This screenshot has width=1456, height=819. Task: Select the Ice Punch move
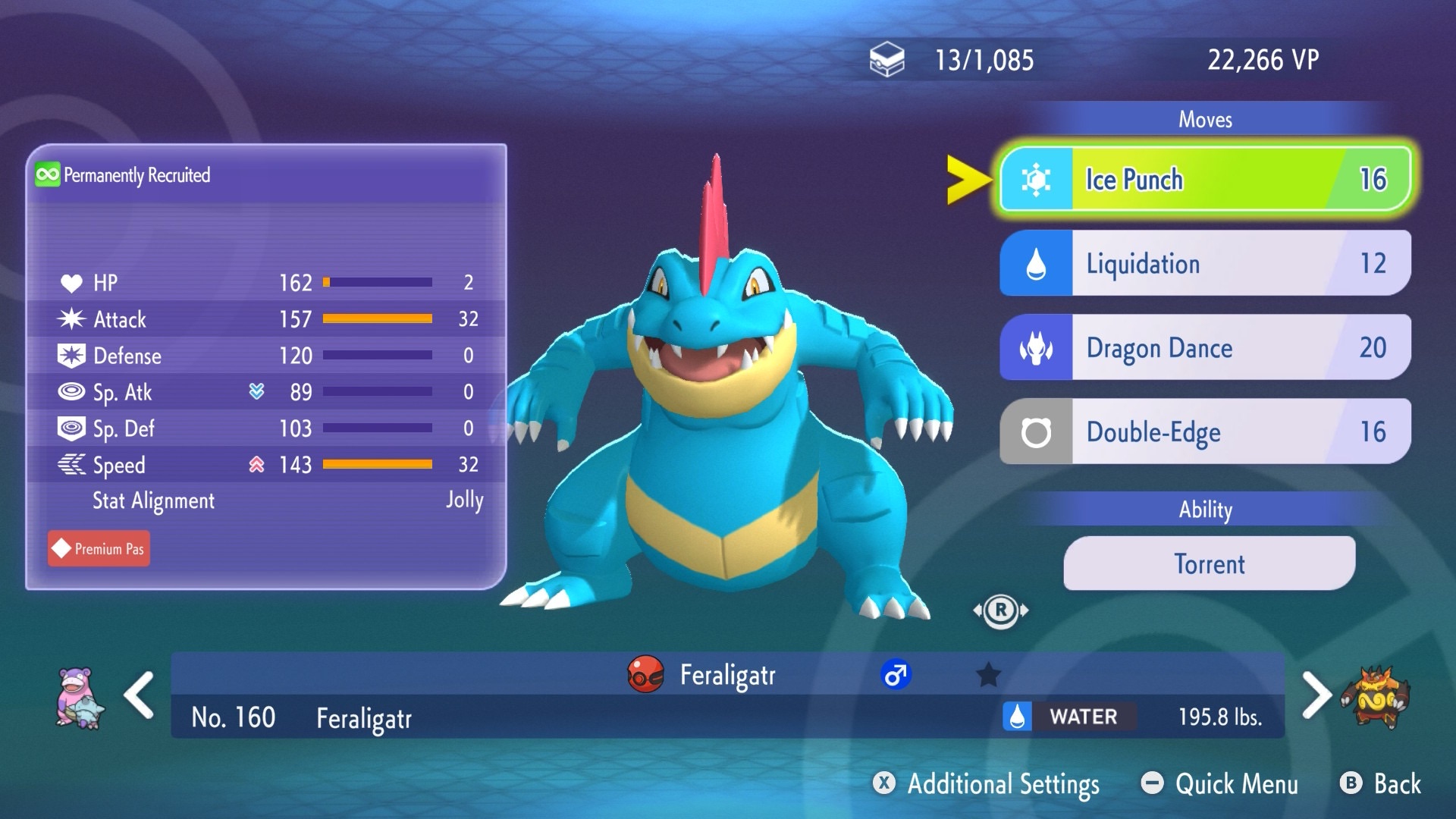pyautogui.click(x=1205, y=180)
